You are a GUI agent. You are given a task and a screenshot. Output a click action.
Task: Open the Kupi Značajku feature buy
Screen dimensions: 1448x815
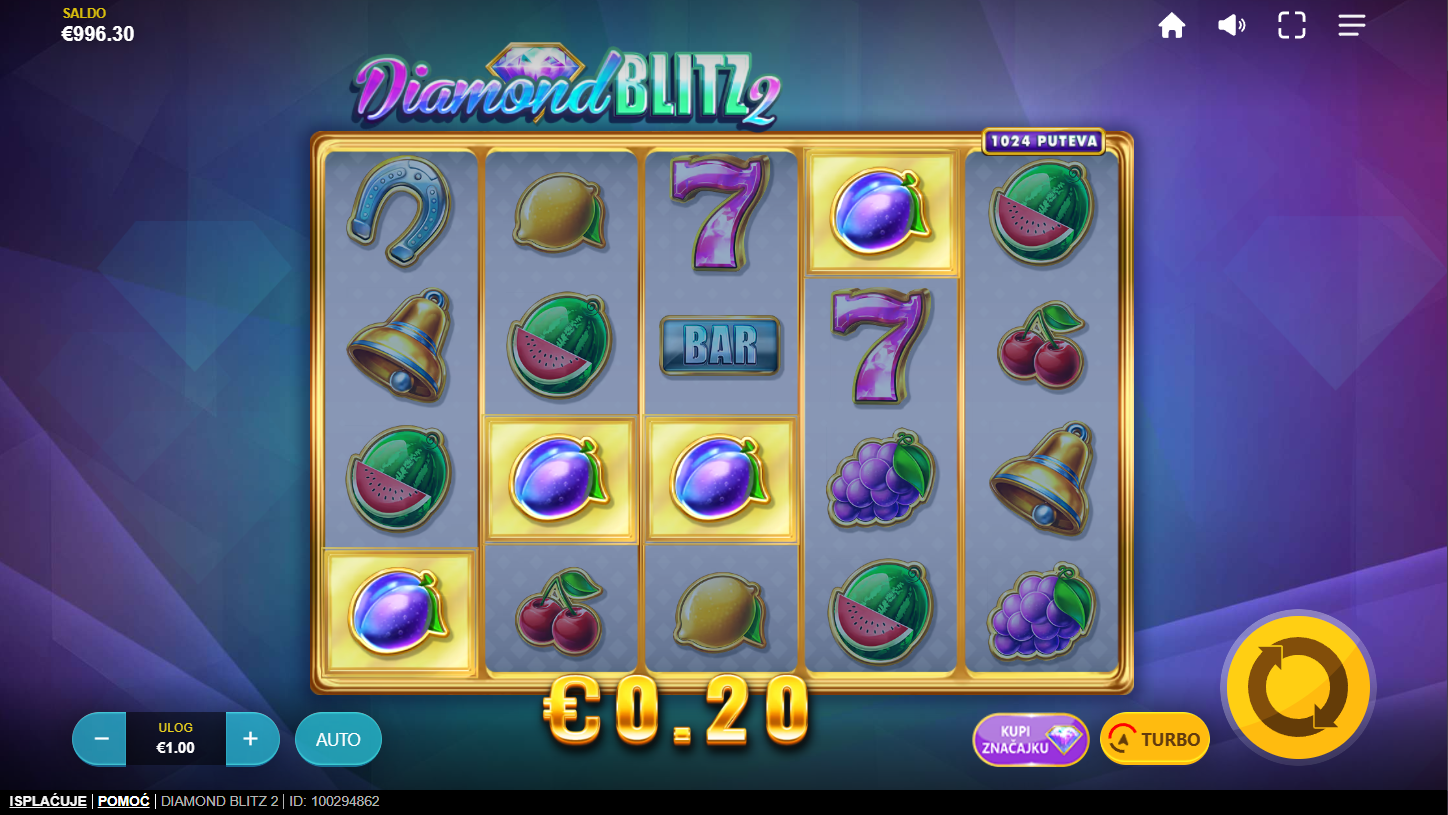click(1031, 739)
